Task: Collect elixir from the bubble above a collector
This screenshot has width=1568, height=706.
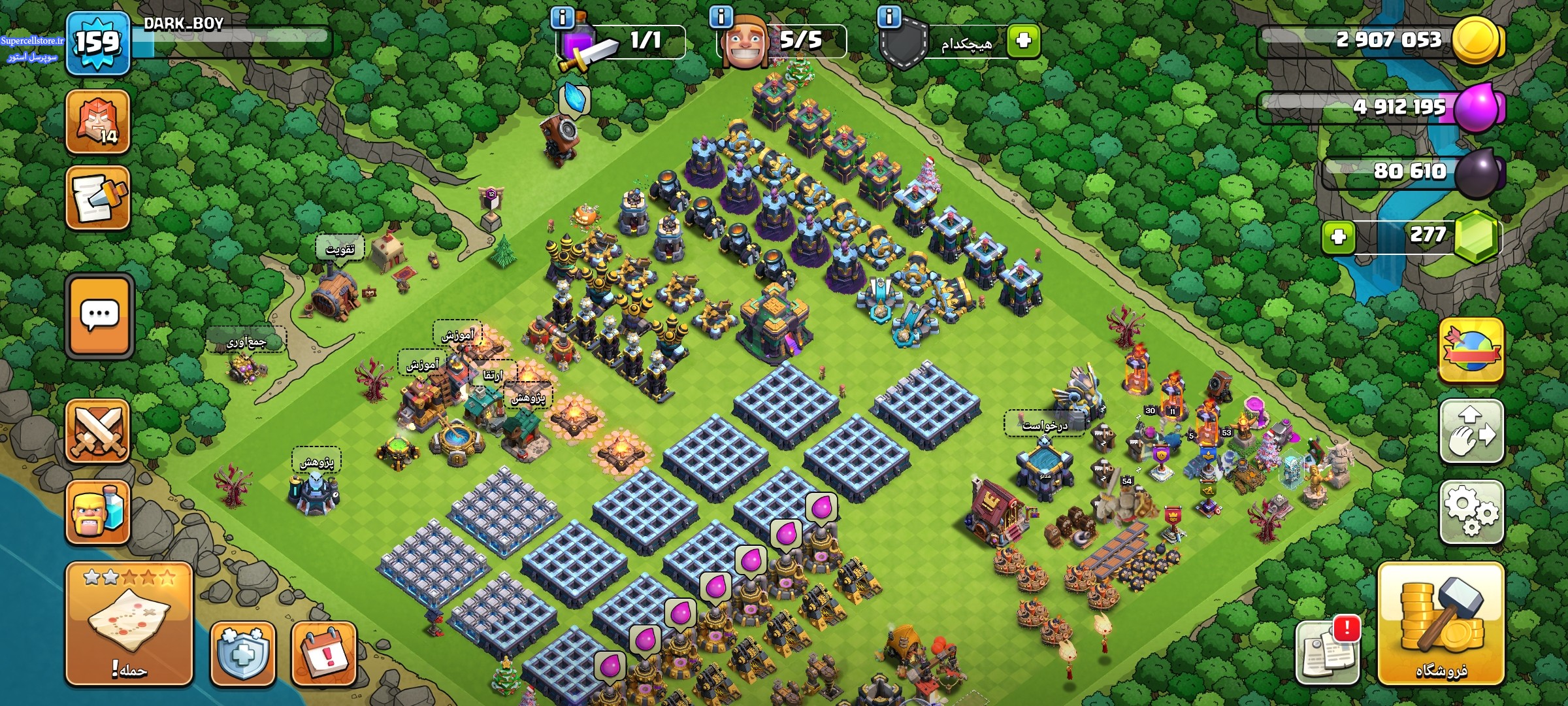Action: [821, 508]
